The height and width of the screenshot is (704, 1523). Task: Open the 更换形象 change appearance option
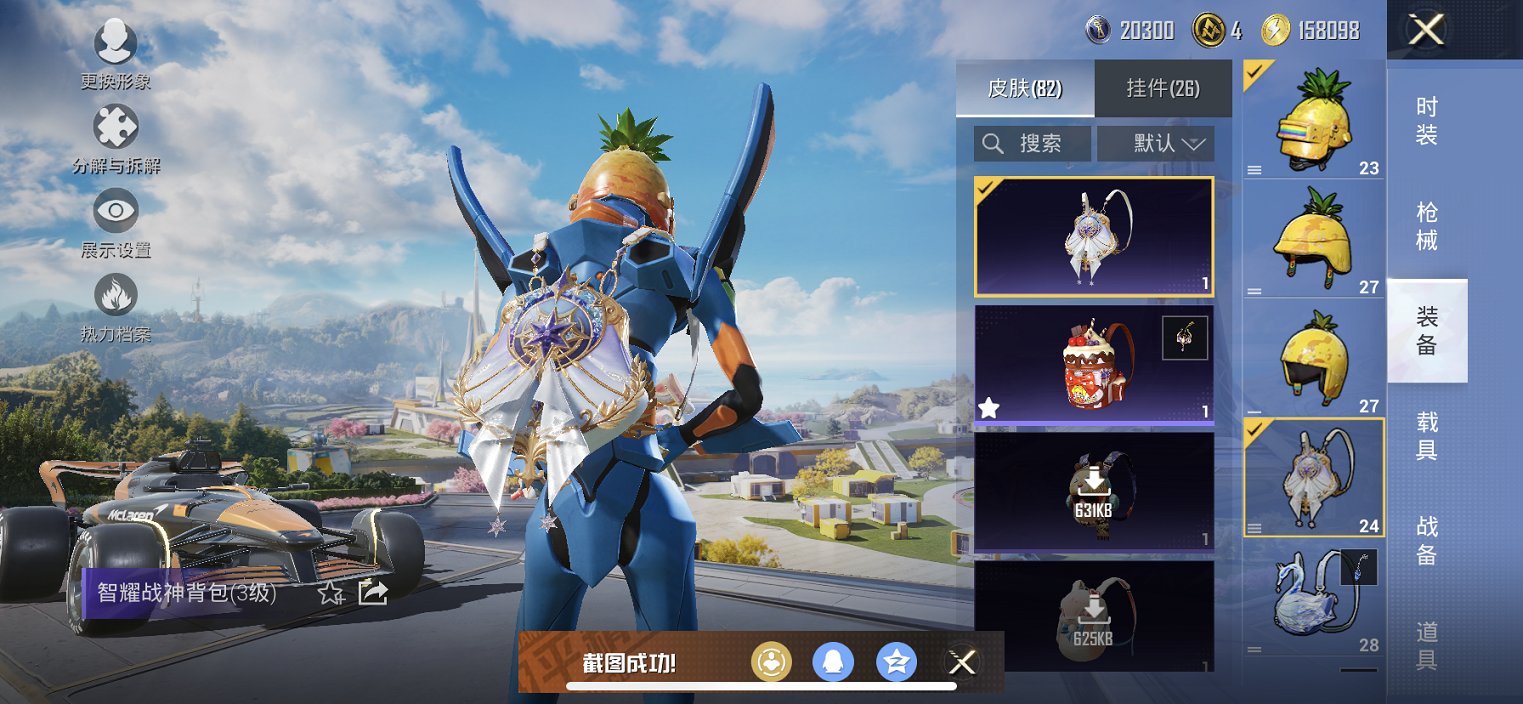tap(116, 54)
